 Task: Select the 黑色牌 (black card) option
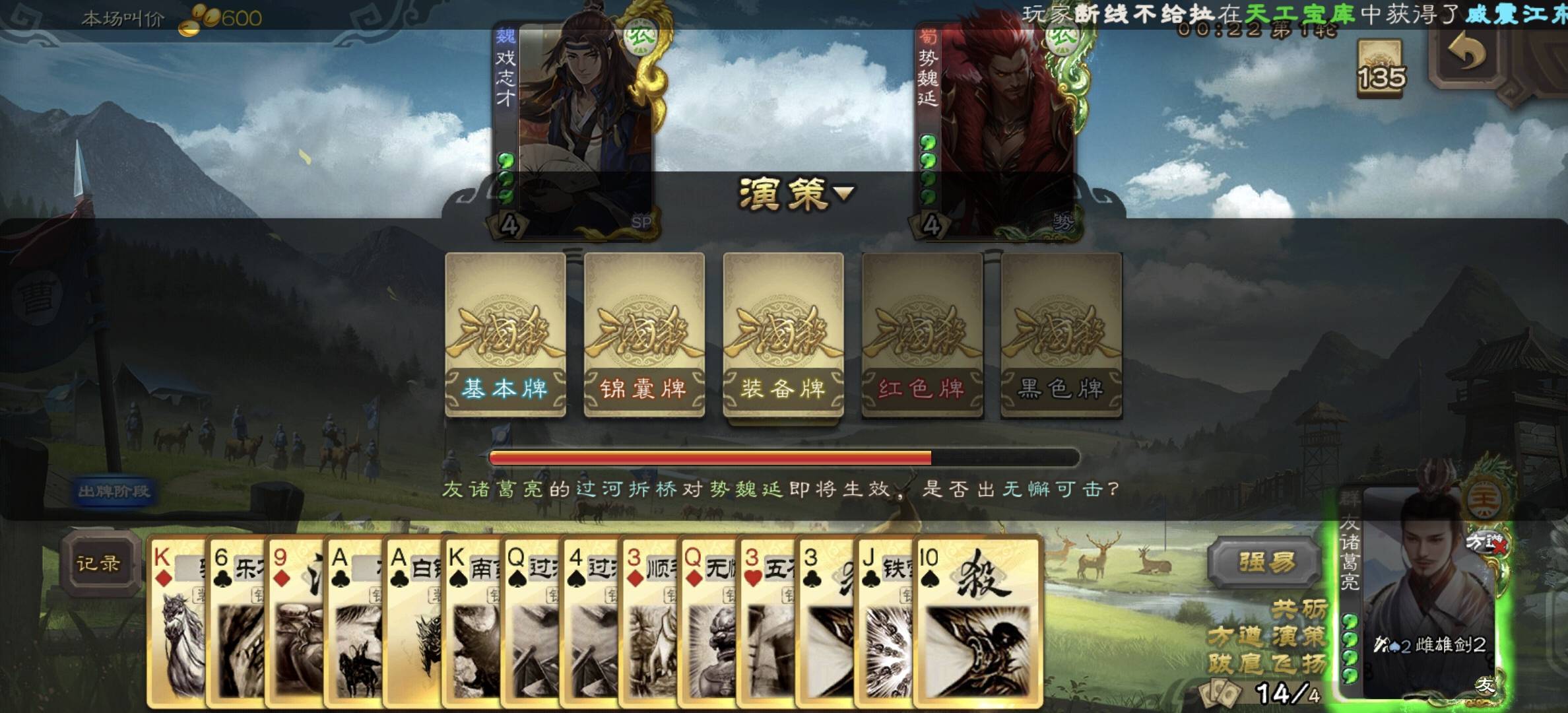(1061, 334)
